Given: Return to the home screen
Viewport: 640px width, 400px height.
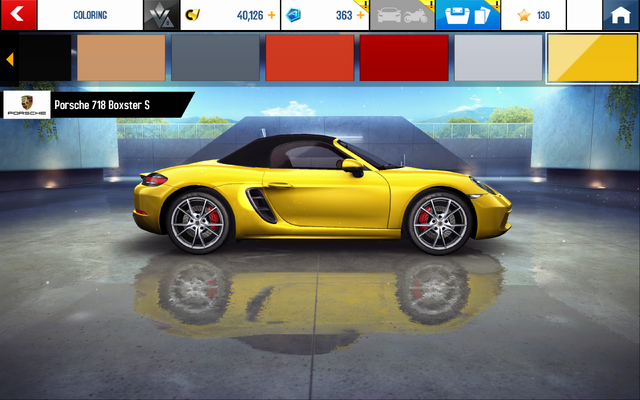Looking at the screenshot, I should tap(620, 15).
